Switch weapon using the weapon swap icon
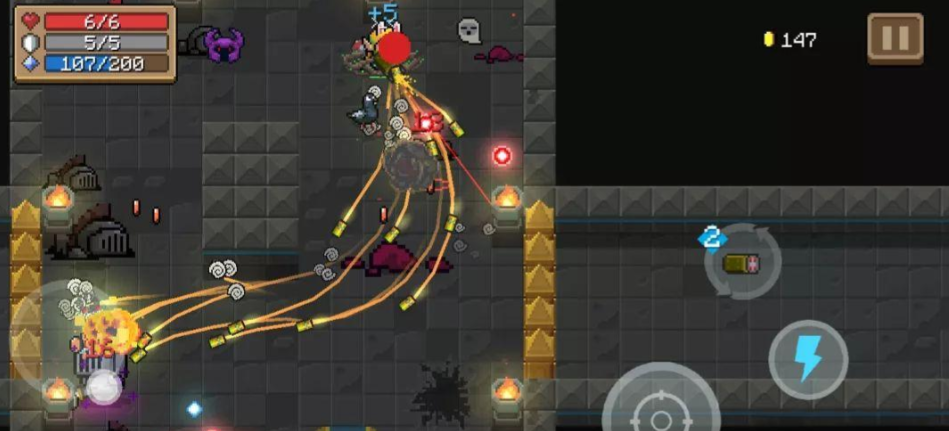This screenshot has width=949, height=431. click(x=741, y=263)
